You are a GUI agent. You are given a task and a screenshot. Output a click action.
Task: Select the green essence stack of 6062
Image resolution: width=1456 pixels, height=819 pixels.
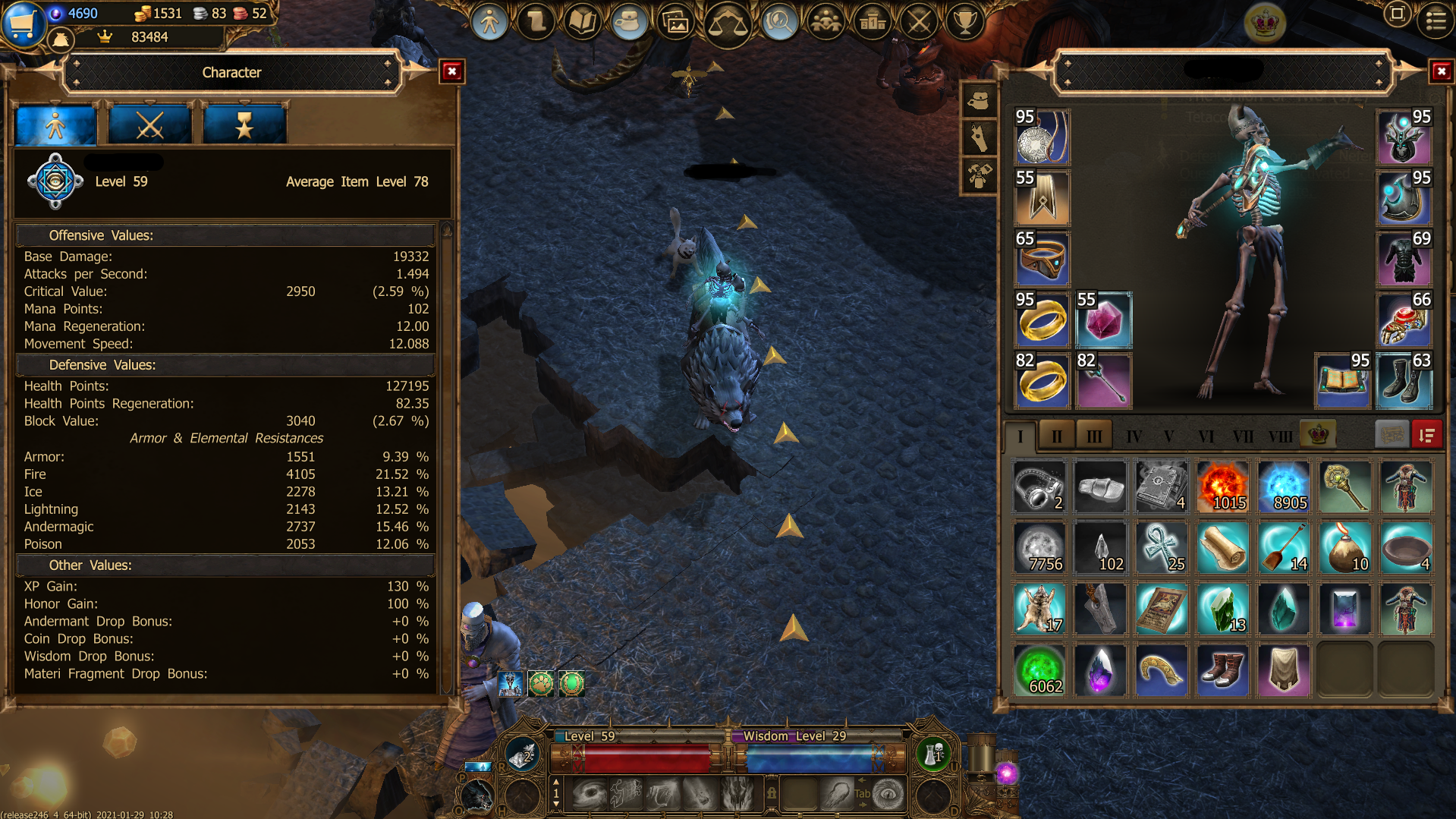pyautogui.click(x=1039, y=670)
